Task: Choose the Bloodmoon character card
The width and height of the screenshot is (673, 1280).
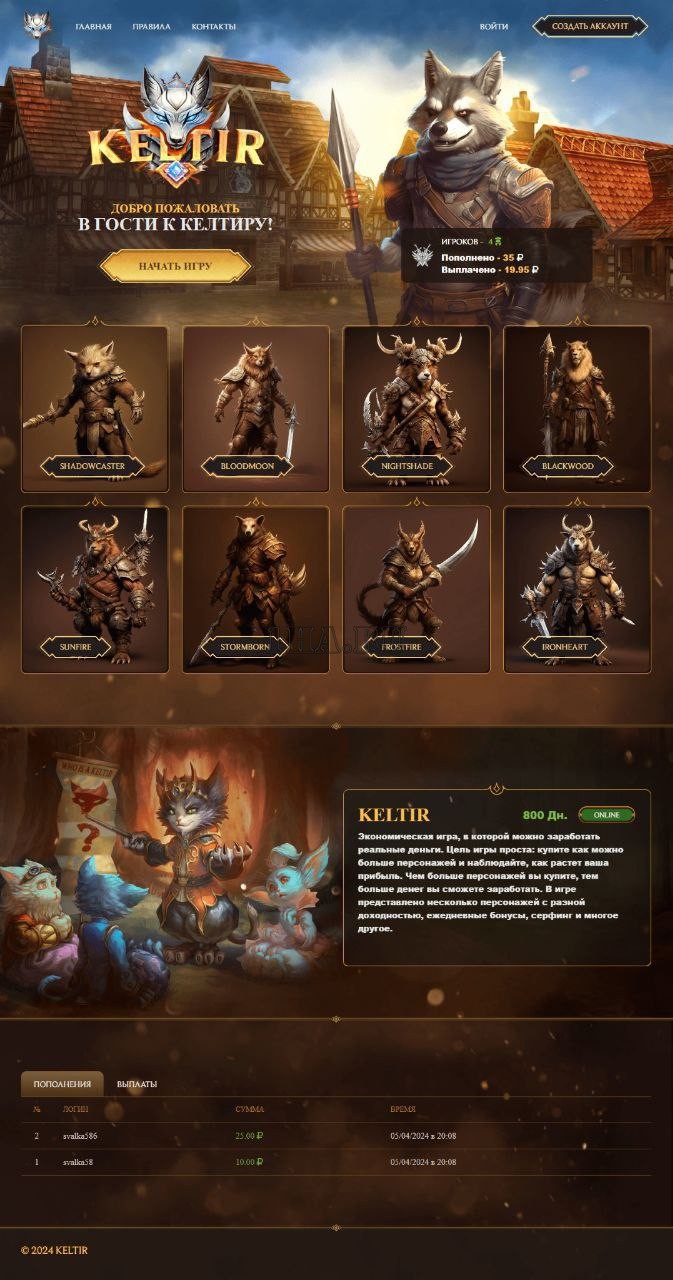Action: [x=256, y=408]
